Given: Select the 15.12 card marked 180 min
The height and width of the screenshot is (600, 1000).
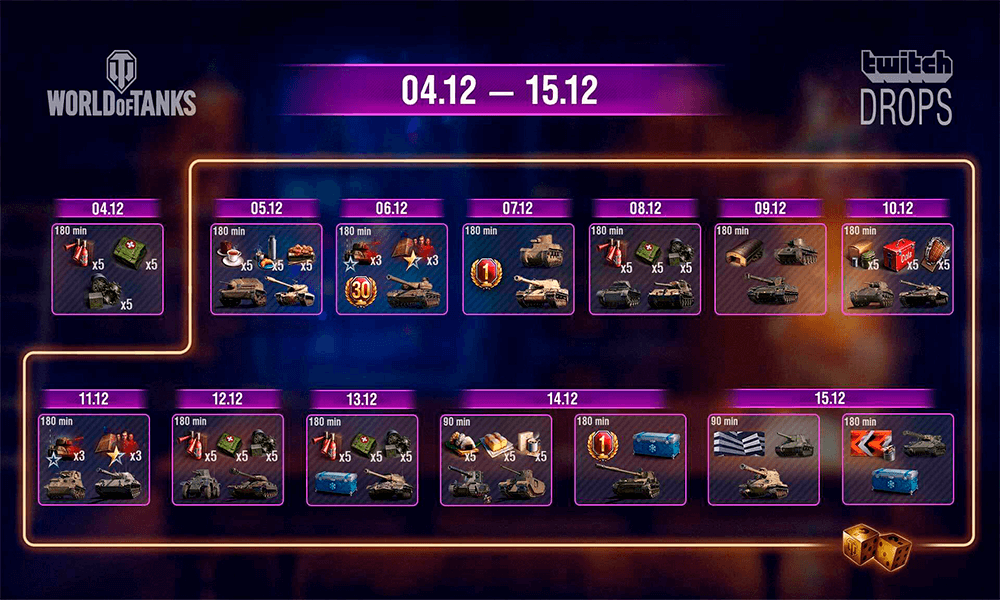Looking at the screenshot, I should [897, 460].
